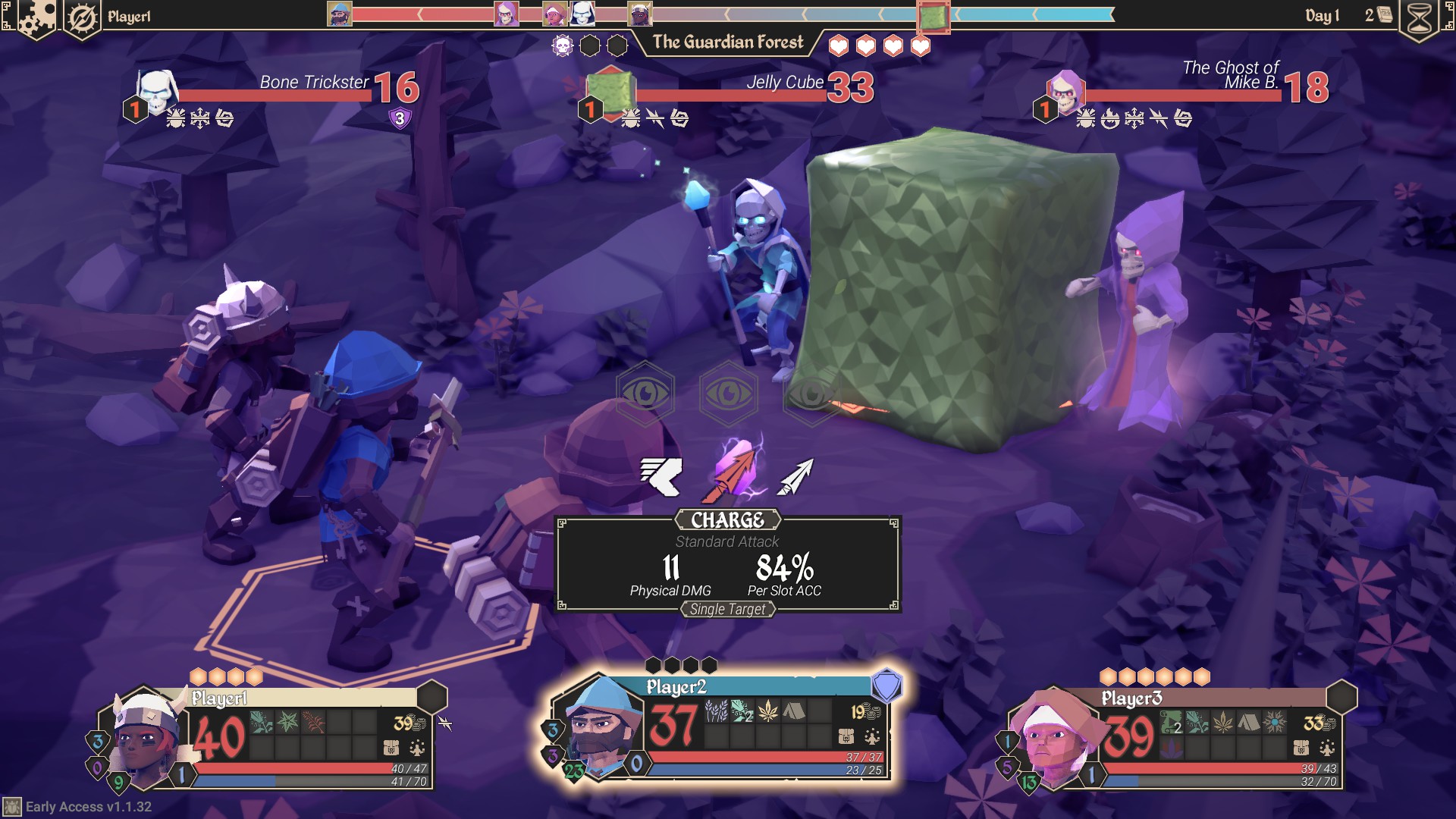
Task: Select the white arrow attack icon
Action: [x=796, y=476]
